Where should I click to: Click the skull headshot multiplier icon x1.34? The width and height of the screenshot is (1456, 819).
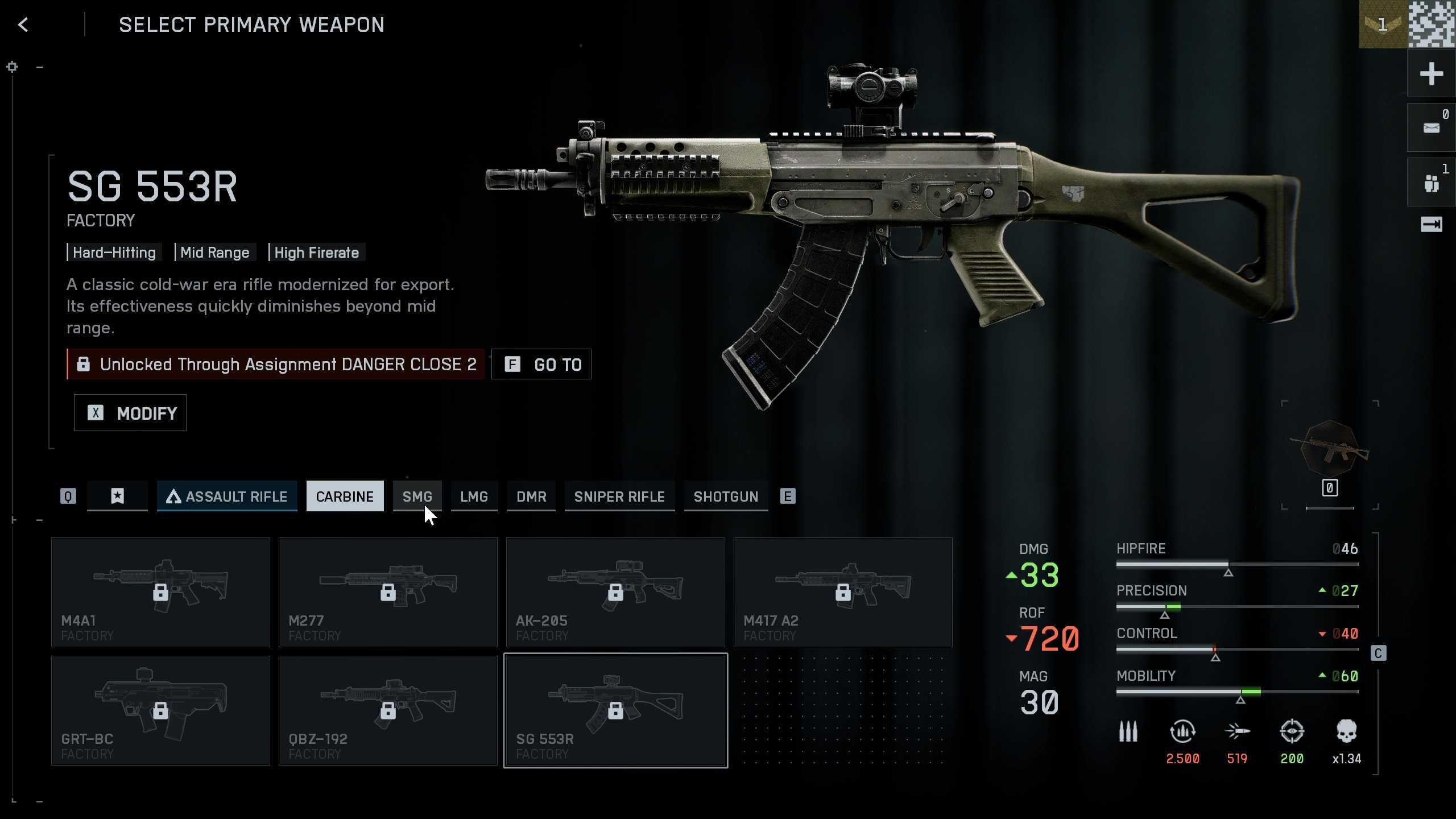1346,734
